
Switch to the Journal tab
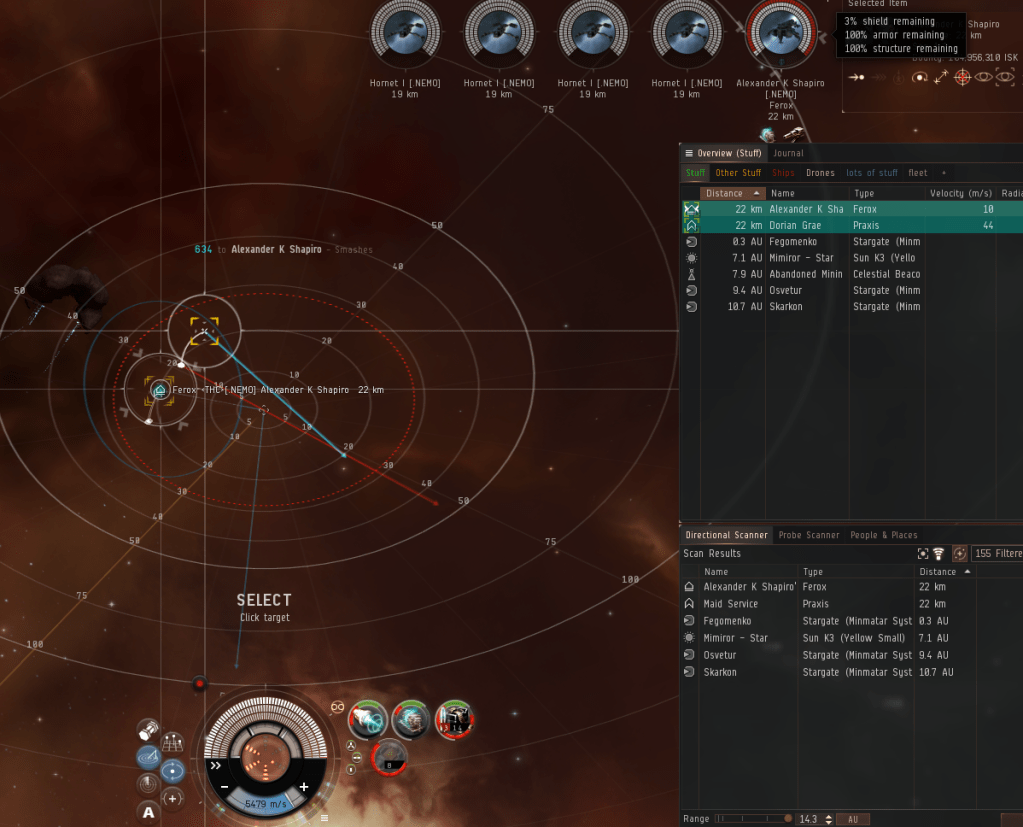788,153
